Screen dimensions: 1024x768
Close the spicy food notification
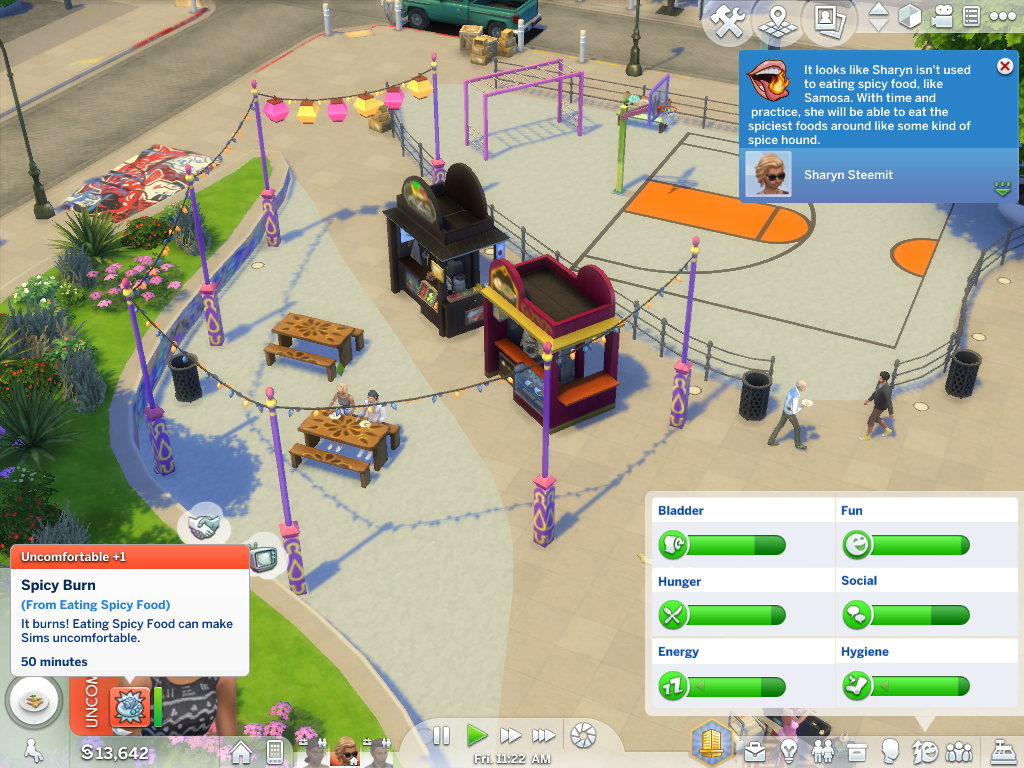coord(1005,66)
